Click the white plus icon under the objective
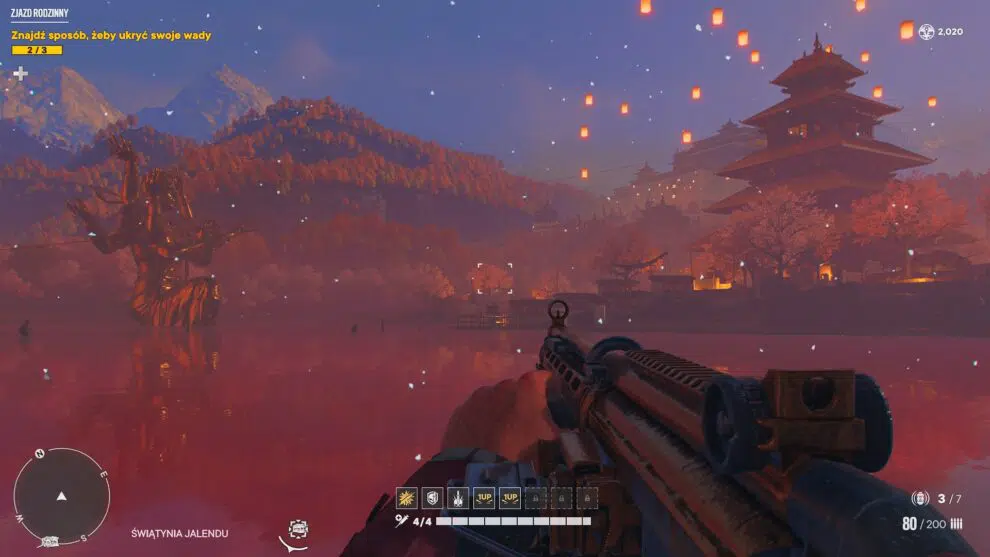The width and height of the screenshot is (990, 557). pos(20,73)
